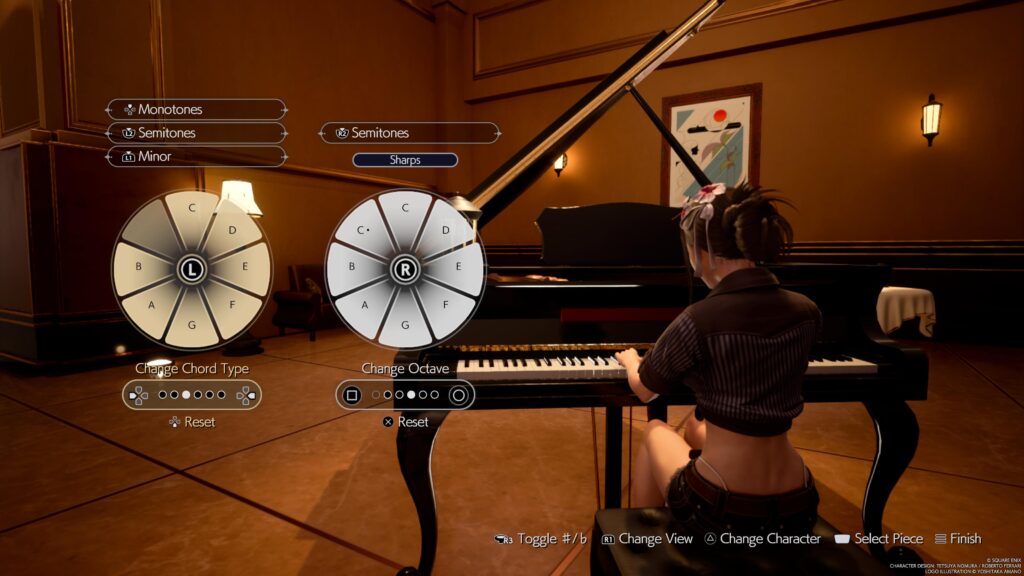Select the C note on the L wheel
Image resolution: width=1024 pixels, height=576 pixels.
click(x=191, y=210)
